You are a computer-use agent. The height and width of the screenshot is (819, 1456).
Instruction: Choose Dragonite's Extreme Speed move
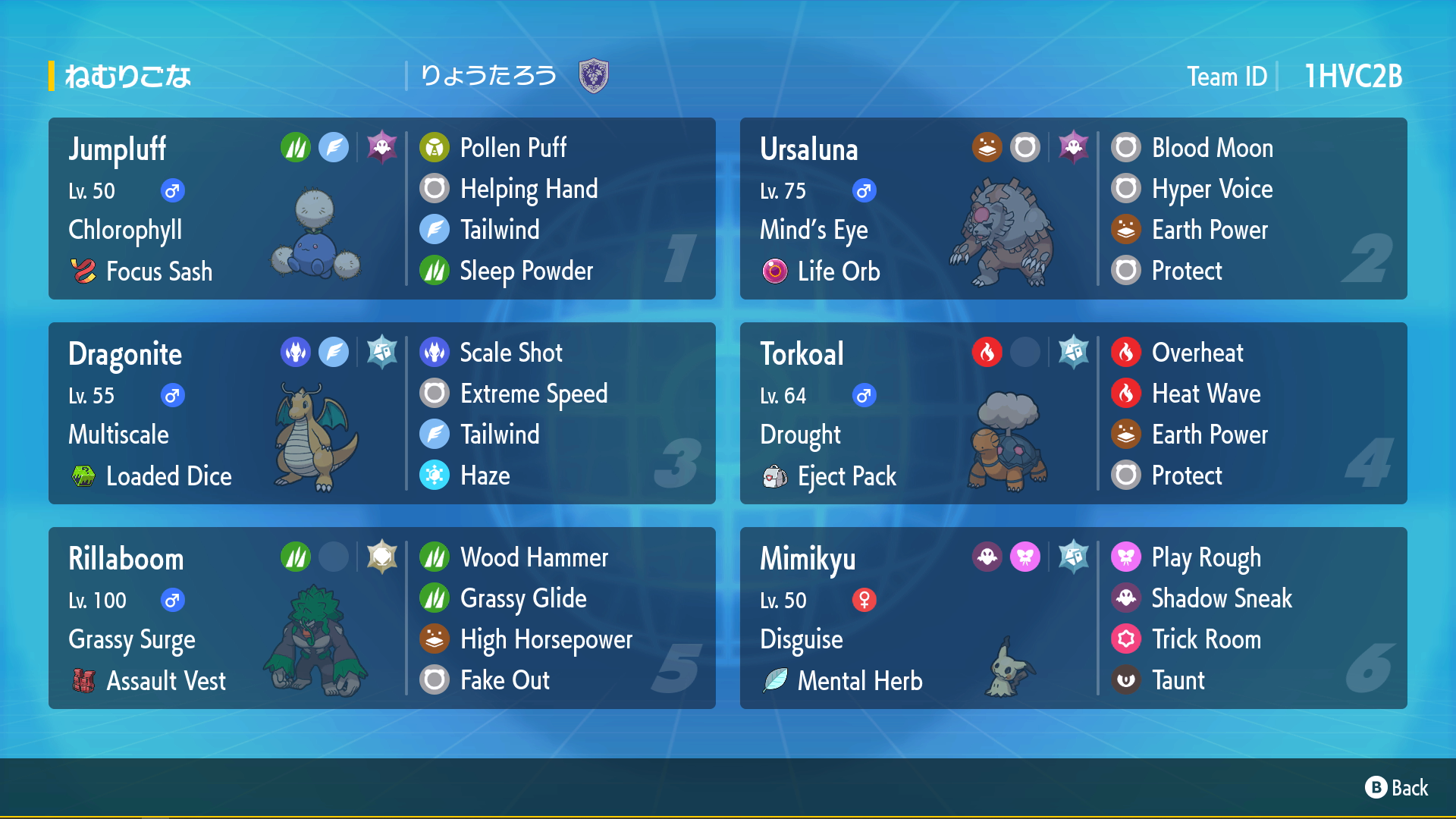click(533, 394)
